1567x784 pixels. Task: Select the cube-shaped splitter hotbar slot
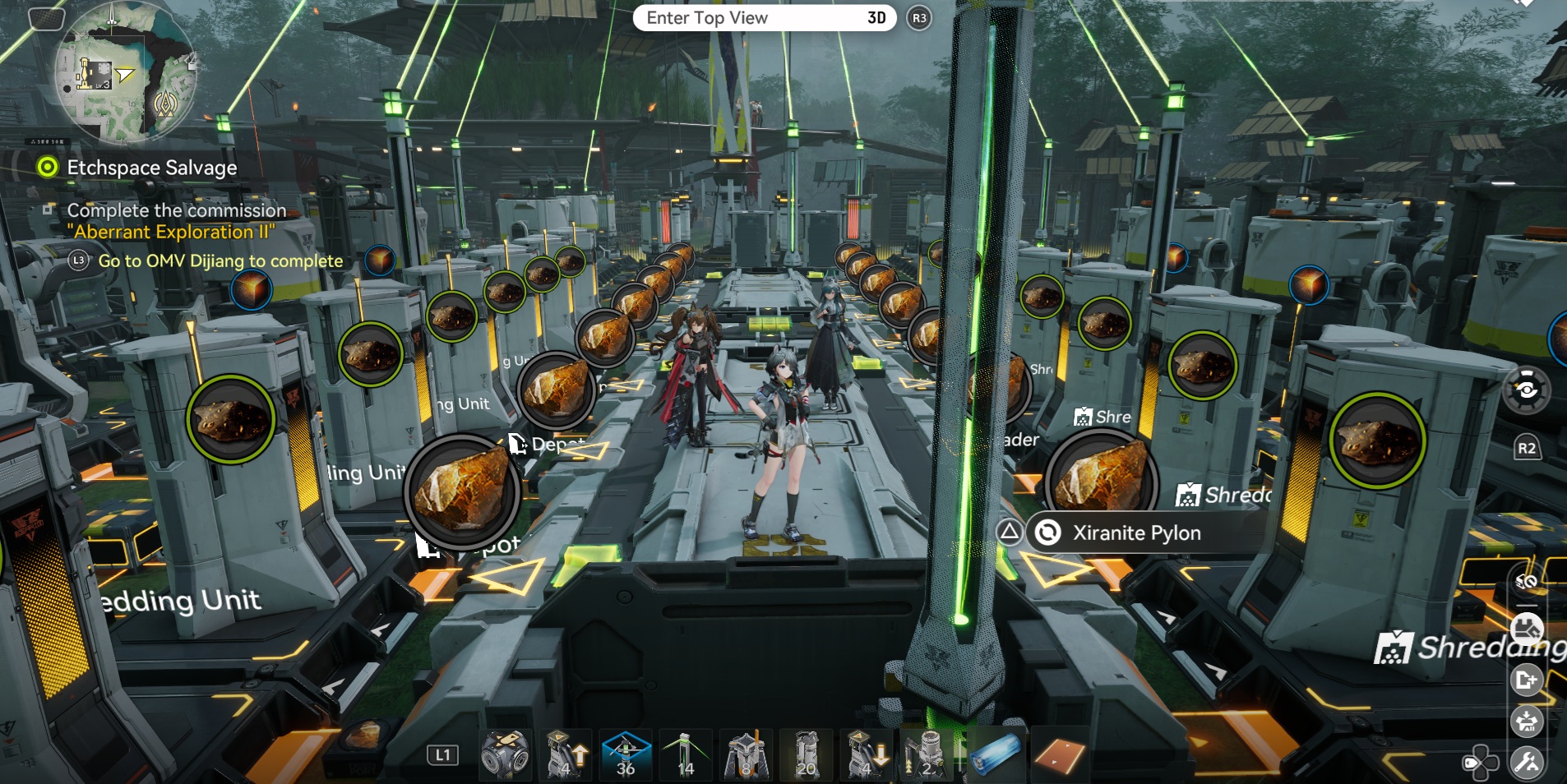click(505, 754)
